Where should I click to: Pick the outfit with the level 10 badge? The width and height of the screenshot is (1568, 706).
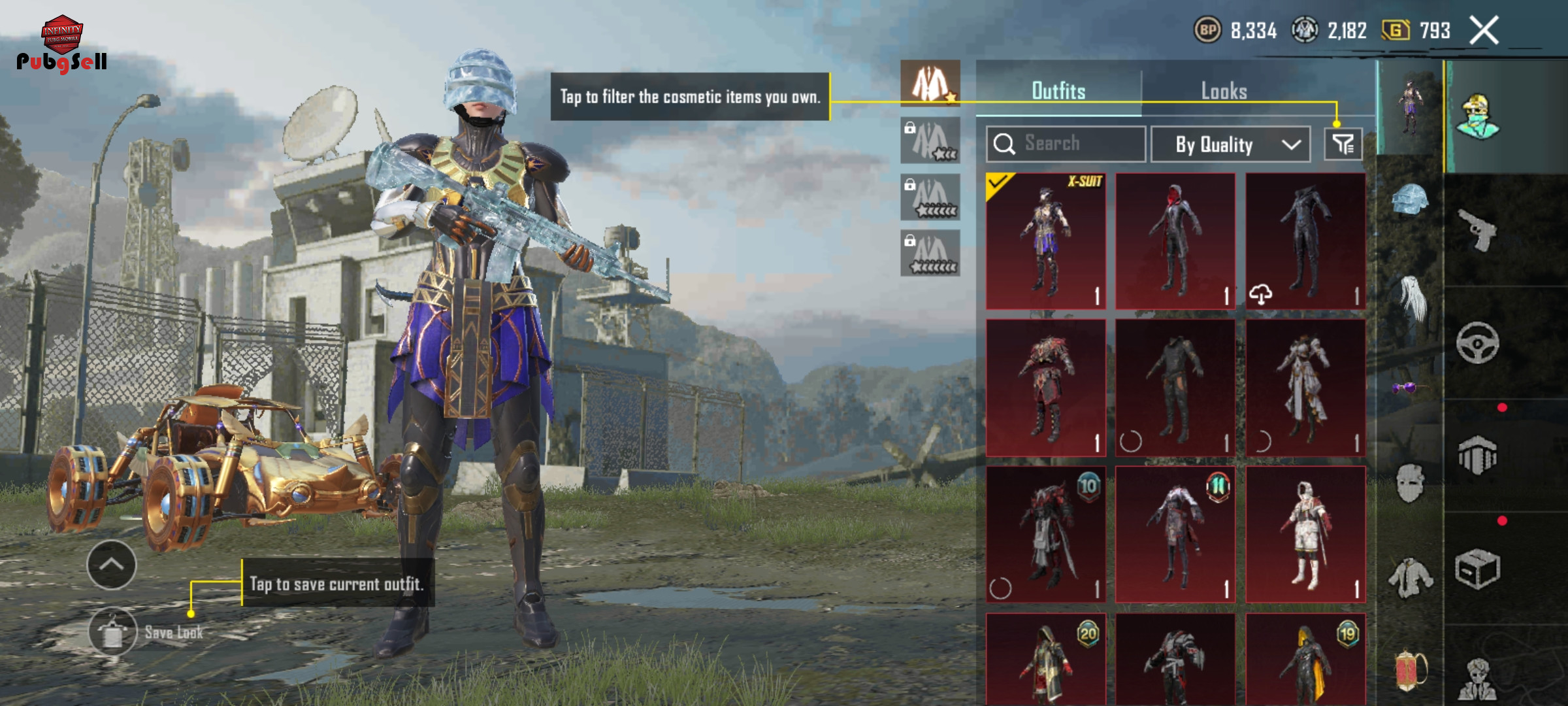1045,534
